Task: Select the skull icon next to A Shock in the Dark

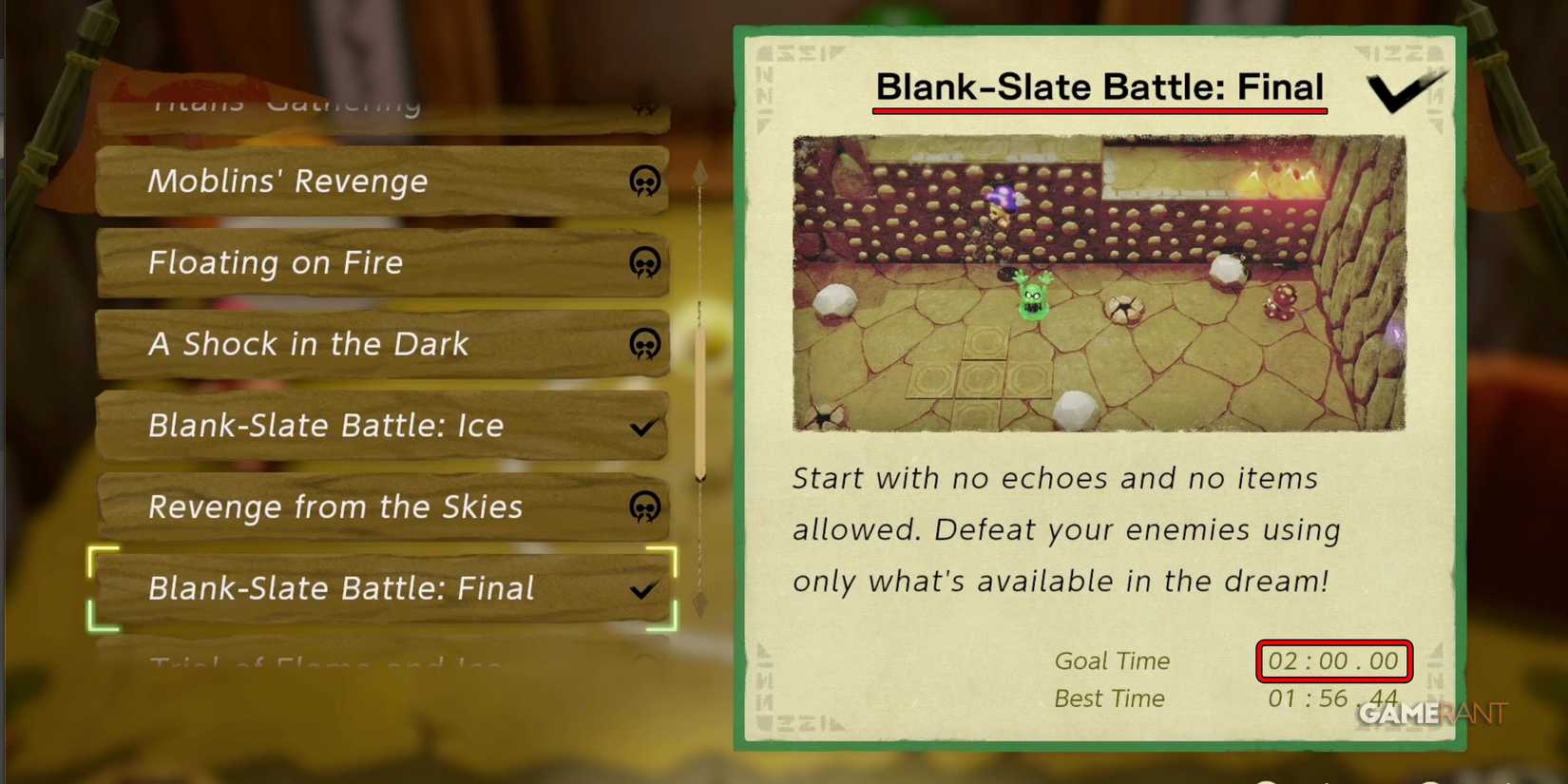Action: pos(646,344)
